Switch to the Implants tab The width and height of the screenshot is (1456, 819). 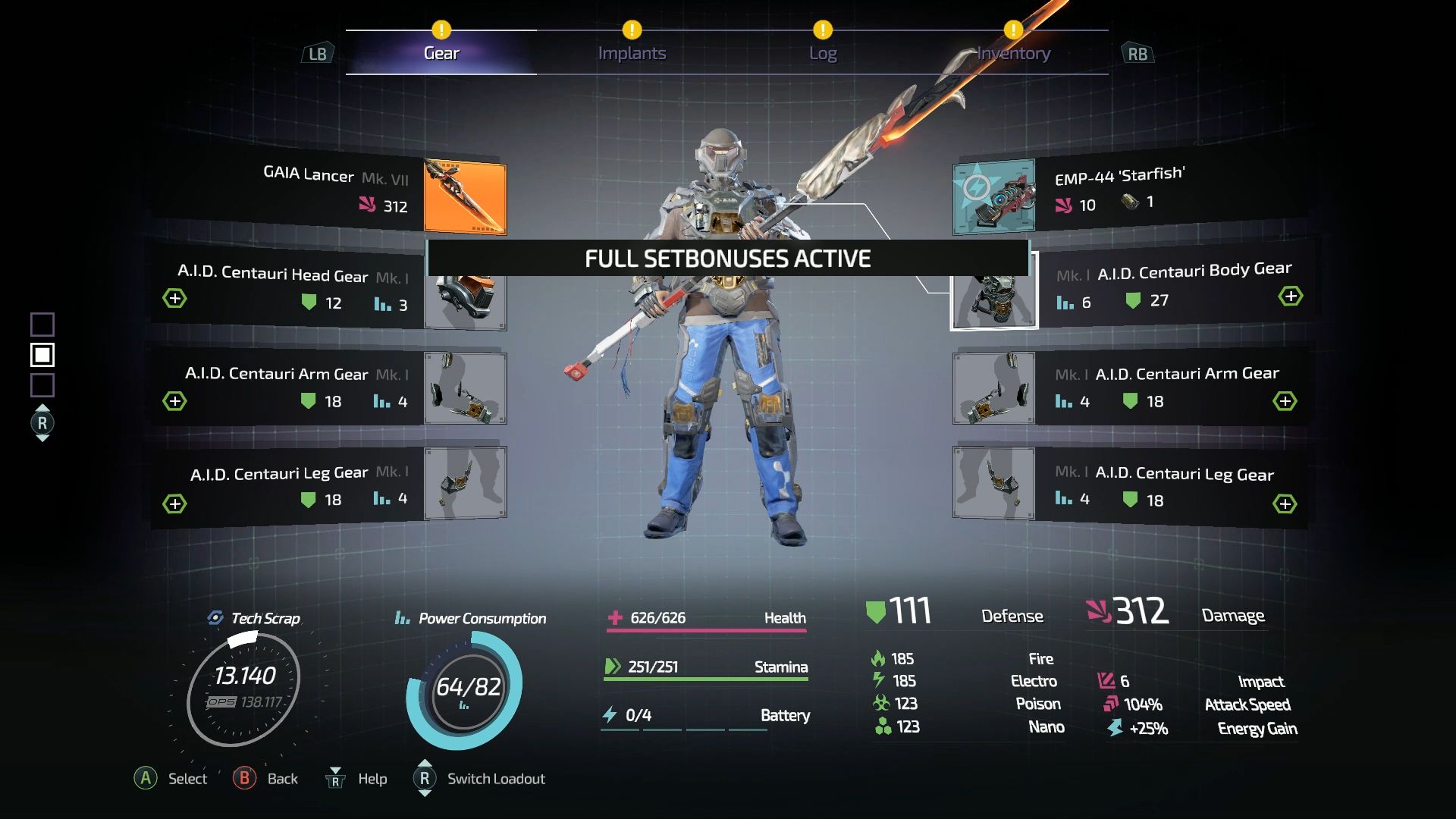(x=632, y=52)
